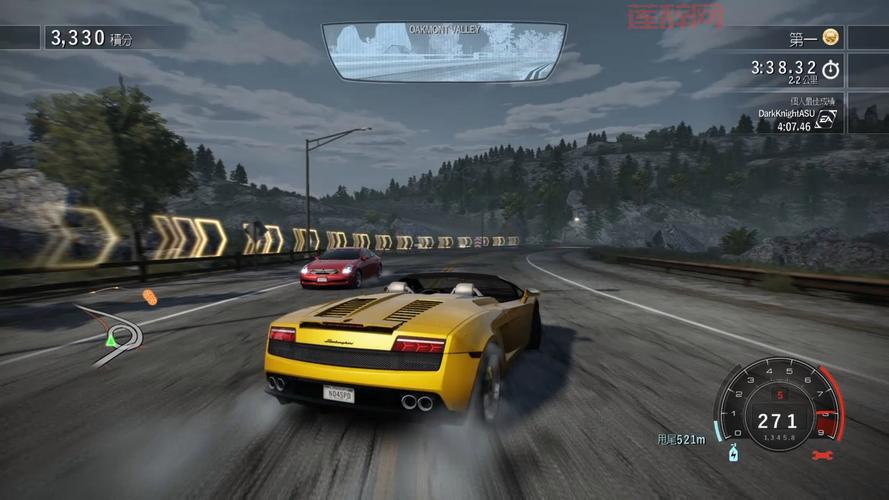Click the speedometer gauge
This screenshot has height=500, width=889.
point(777,404)
